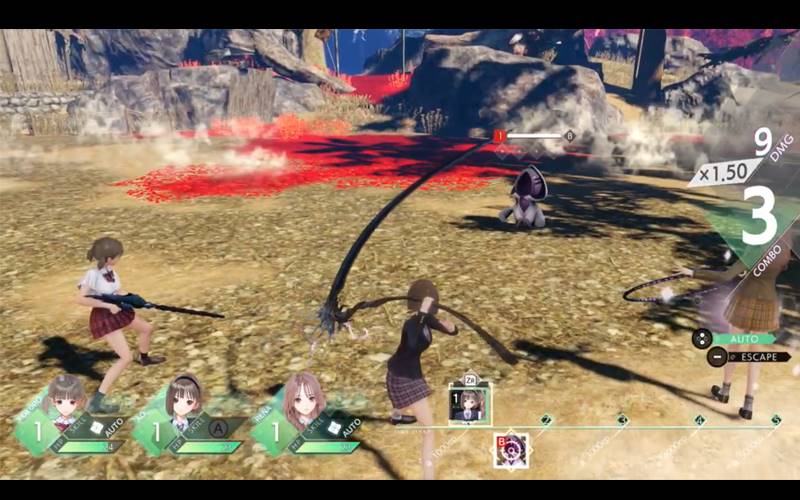The width and height of the screenshot is (800, 500).
Task: Click the ally portrait marker on the timeline
Action: (468, 402)
